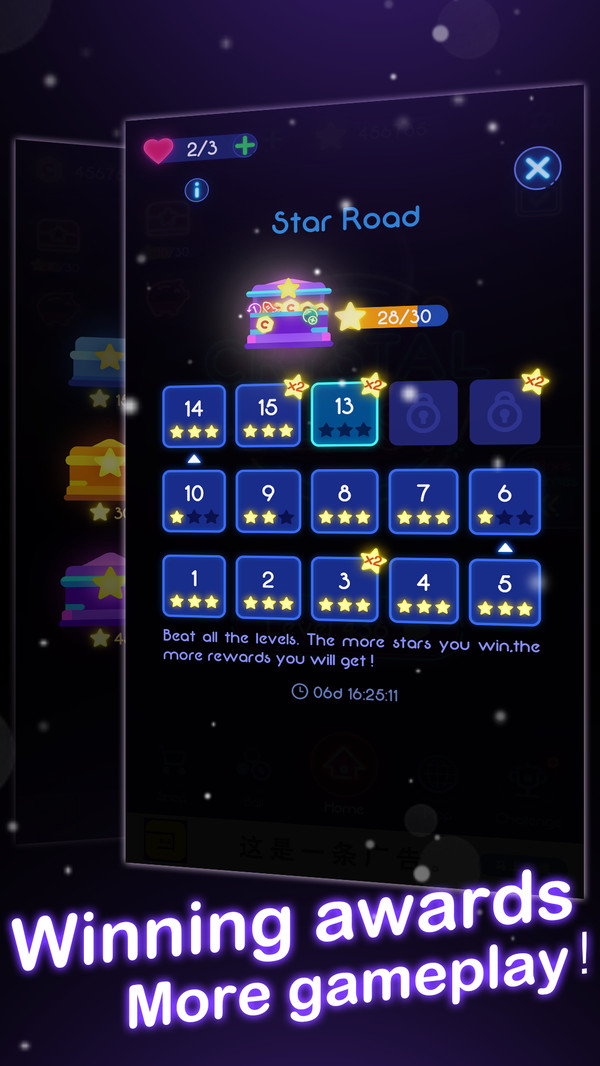Screen dimensions: 600x1066
Task: Close the Star Road panel
Action: (537, 168)
